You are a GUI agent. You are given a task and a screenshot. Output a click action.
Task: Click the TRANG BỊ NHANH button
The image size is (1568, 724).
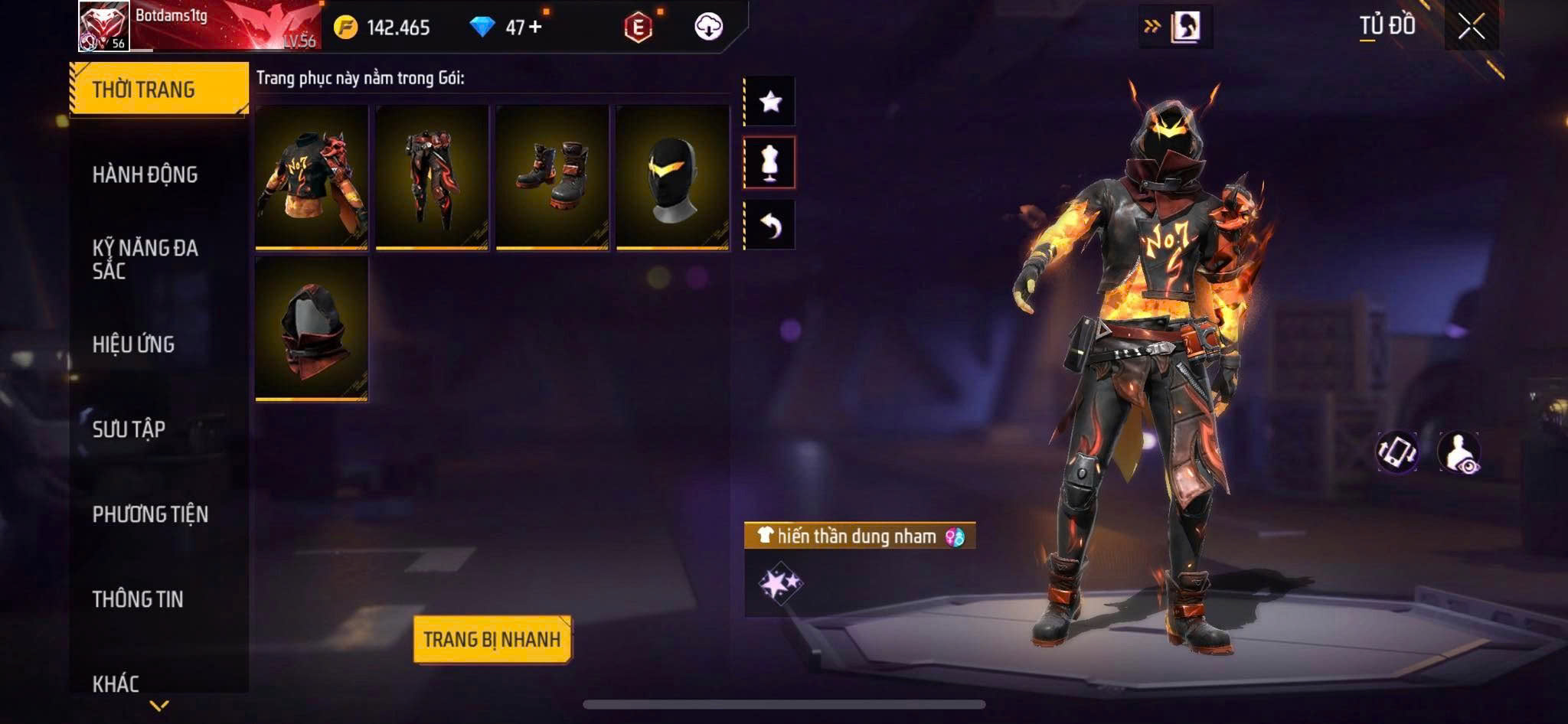tap(492, 639)
